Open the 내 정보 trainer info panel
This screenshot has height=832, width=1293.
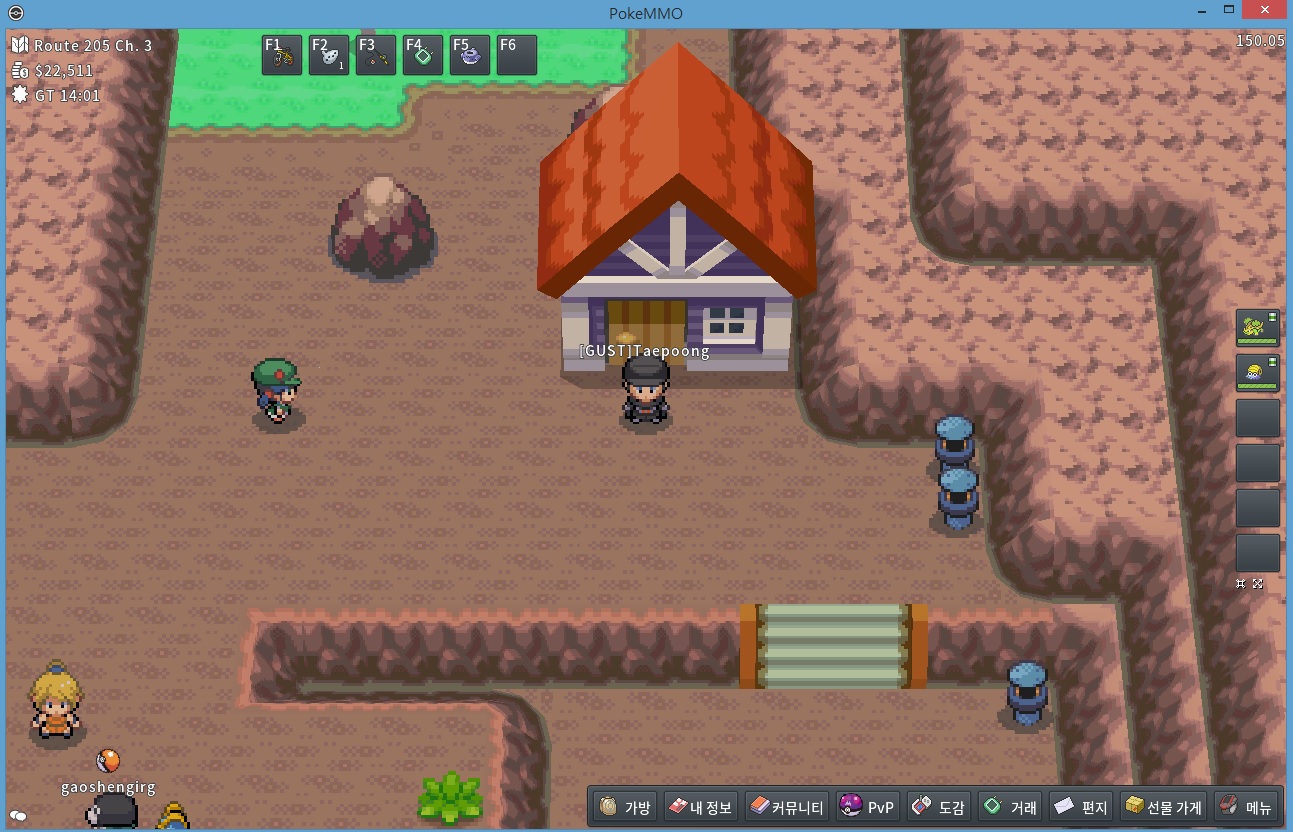point(701,806)
